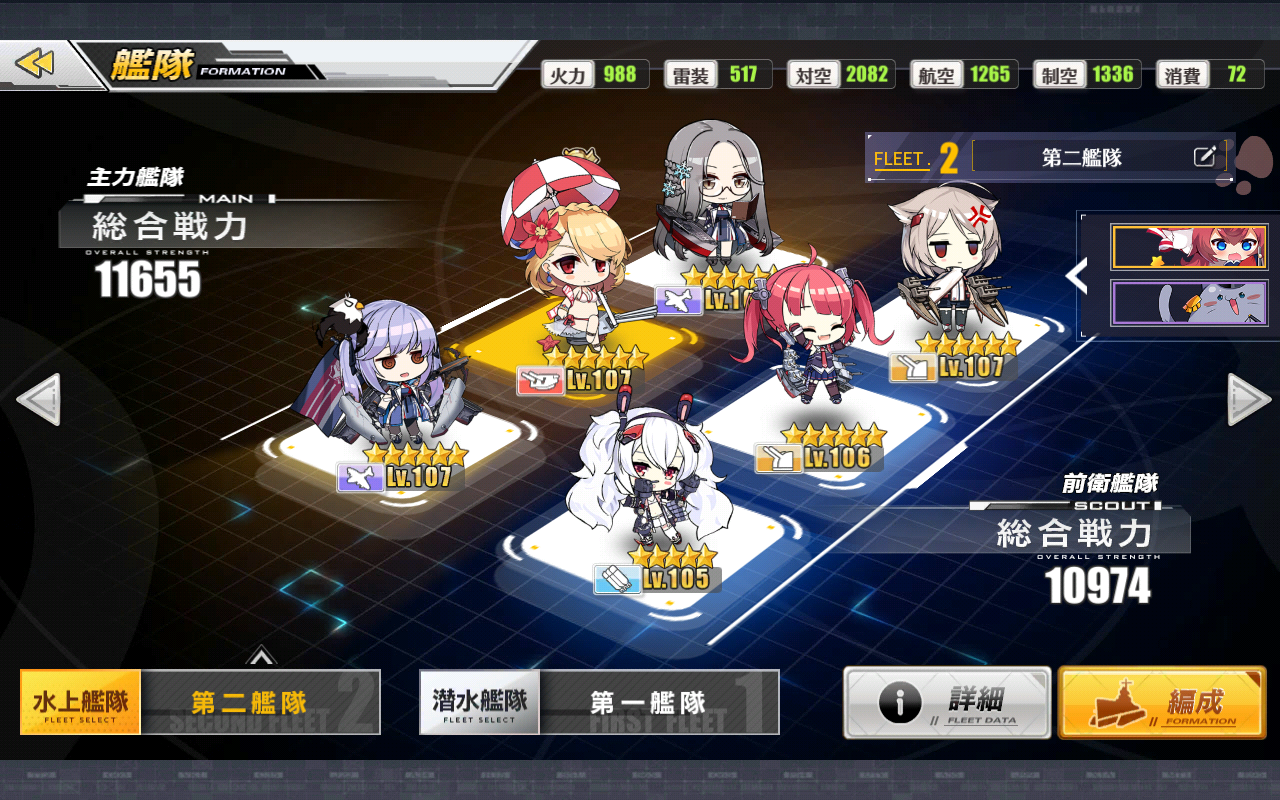Image resolution: width=1280 pixels, height=800 pixels.
Task: Open the 編成 formation button
Action: click(x=1160, y=702)
